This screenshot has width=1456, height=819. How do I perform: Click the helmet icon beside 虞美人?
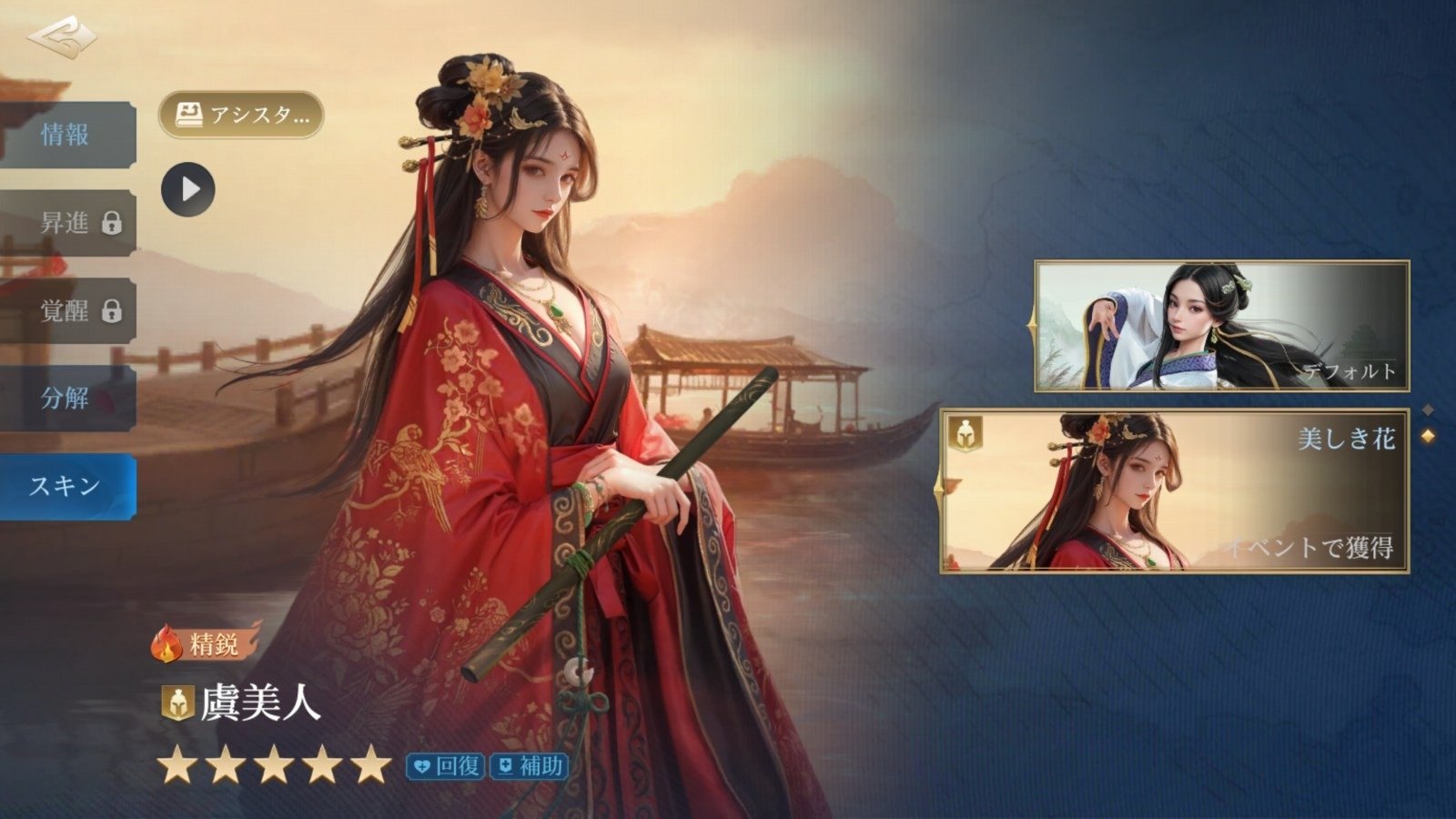point(177,704)
